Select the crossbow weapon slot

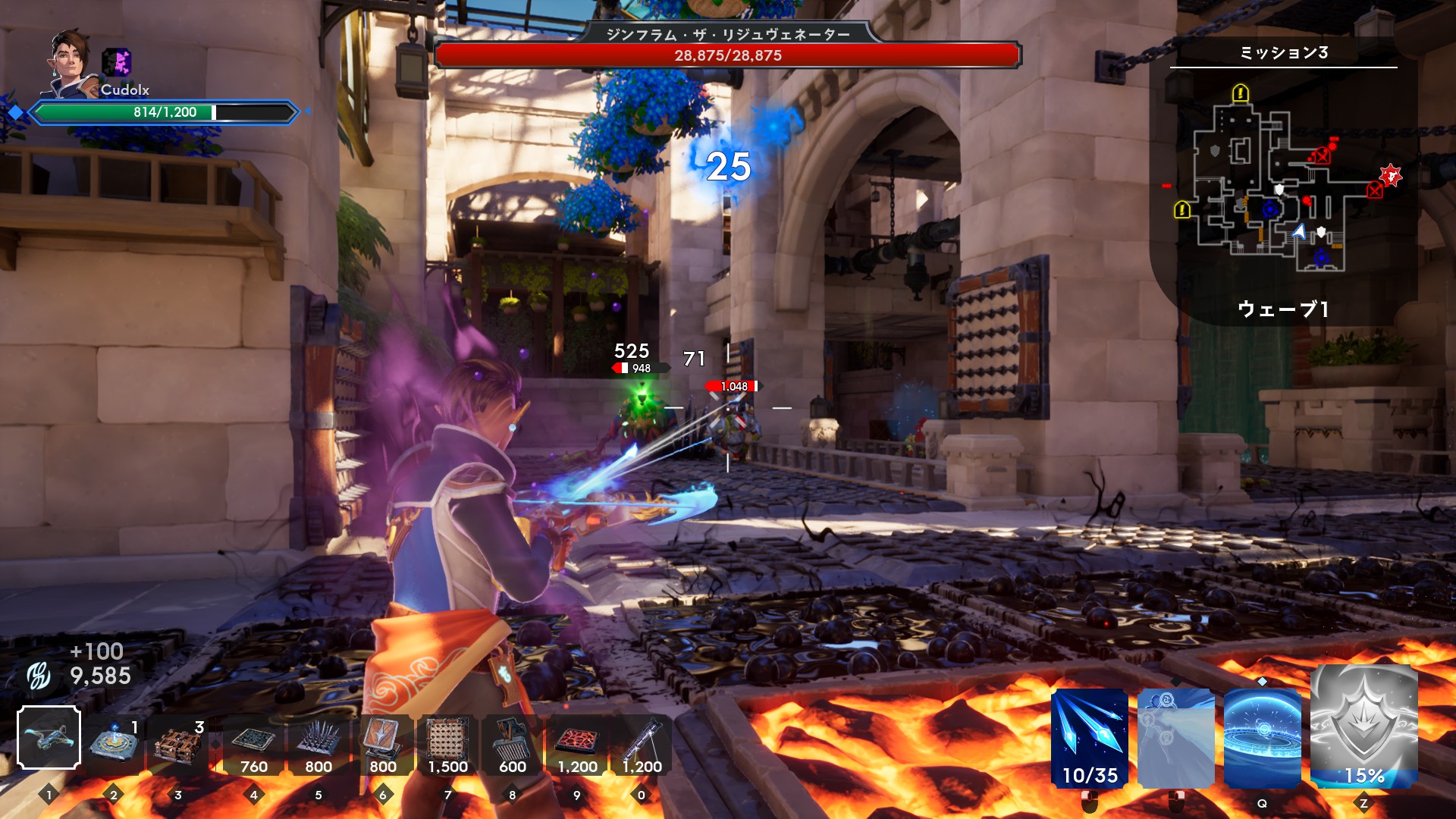[49, 737]
